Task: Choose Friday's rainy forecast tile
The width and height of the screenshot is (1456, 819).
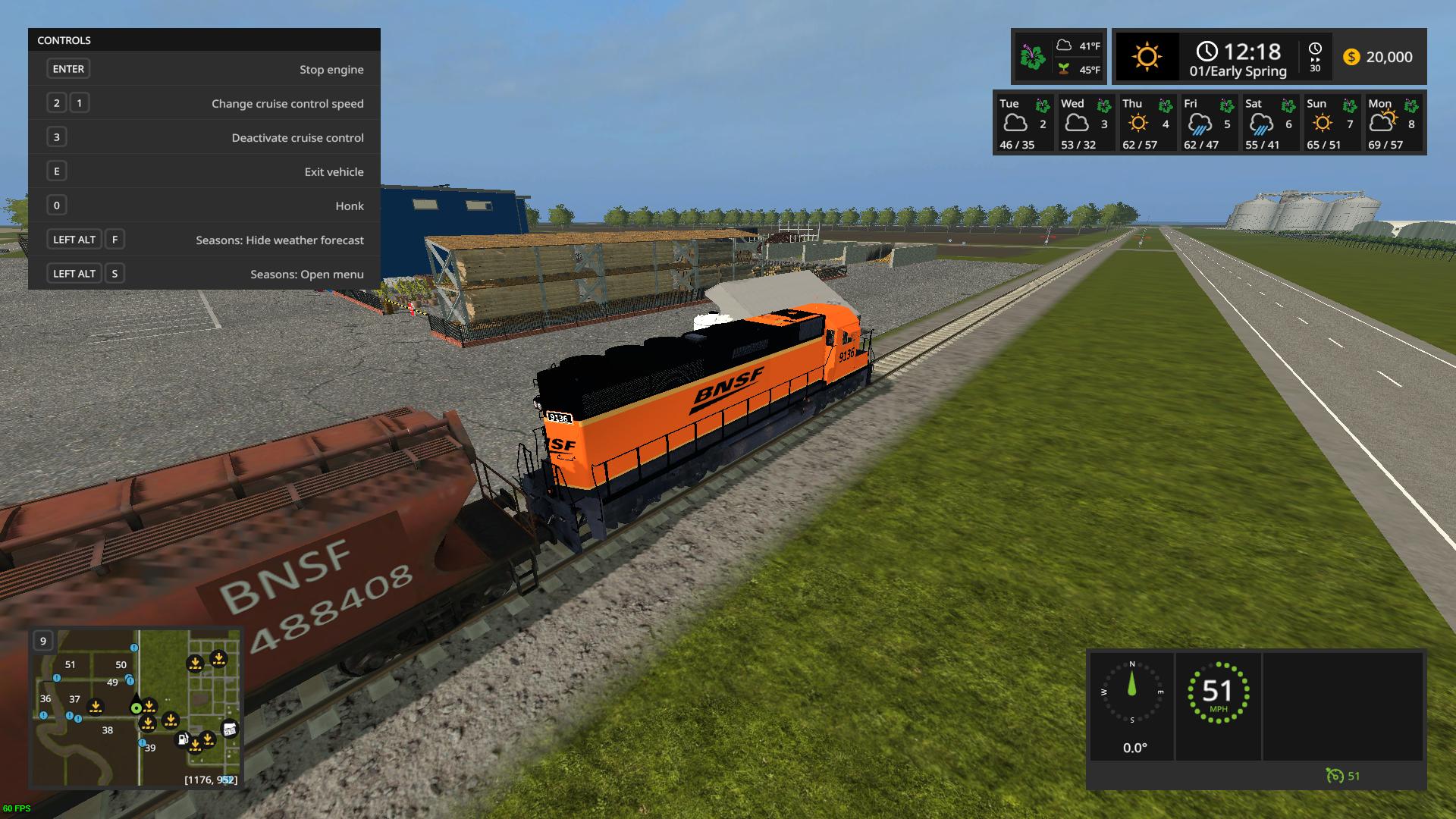Action: (1207, 124)
